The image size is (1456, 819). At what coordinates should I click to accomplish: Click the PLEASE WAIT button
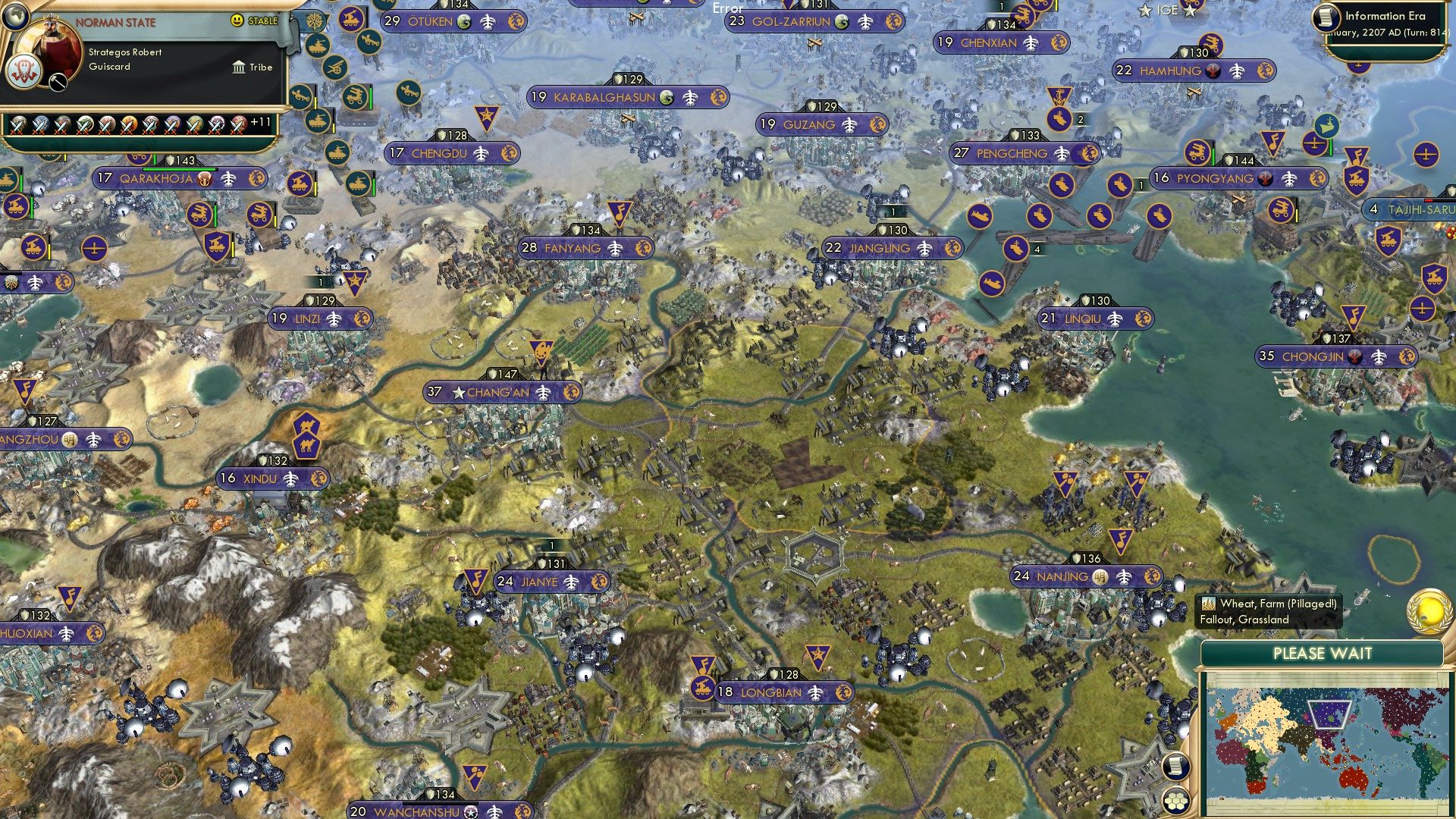(1323, 654)
